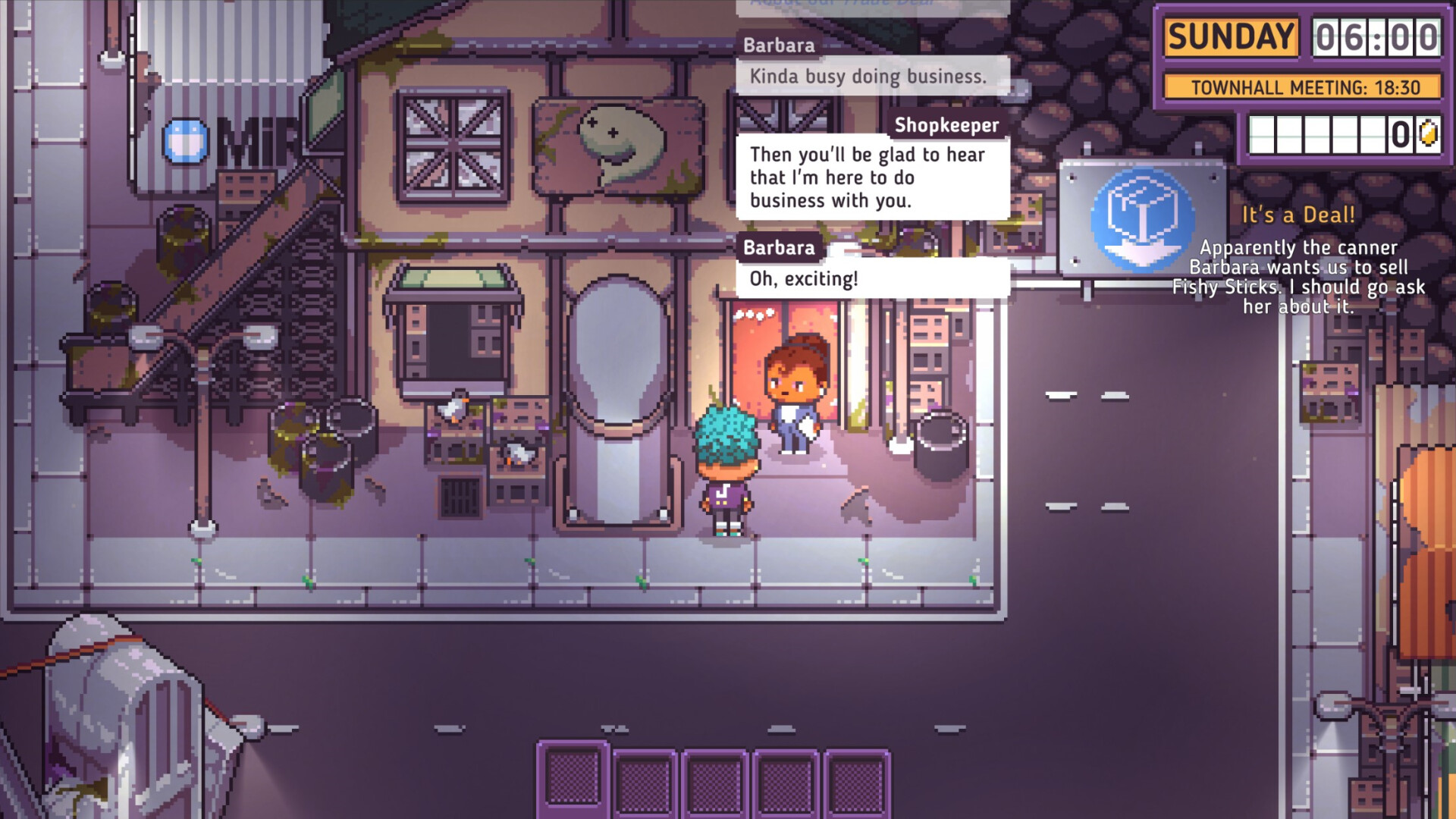Click the TOWNHALL MEETING: 18:30 banner

click(x=1304, y=87)
